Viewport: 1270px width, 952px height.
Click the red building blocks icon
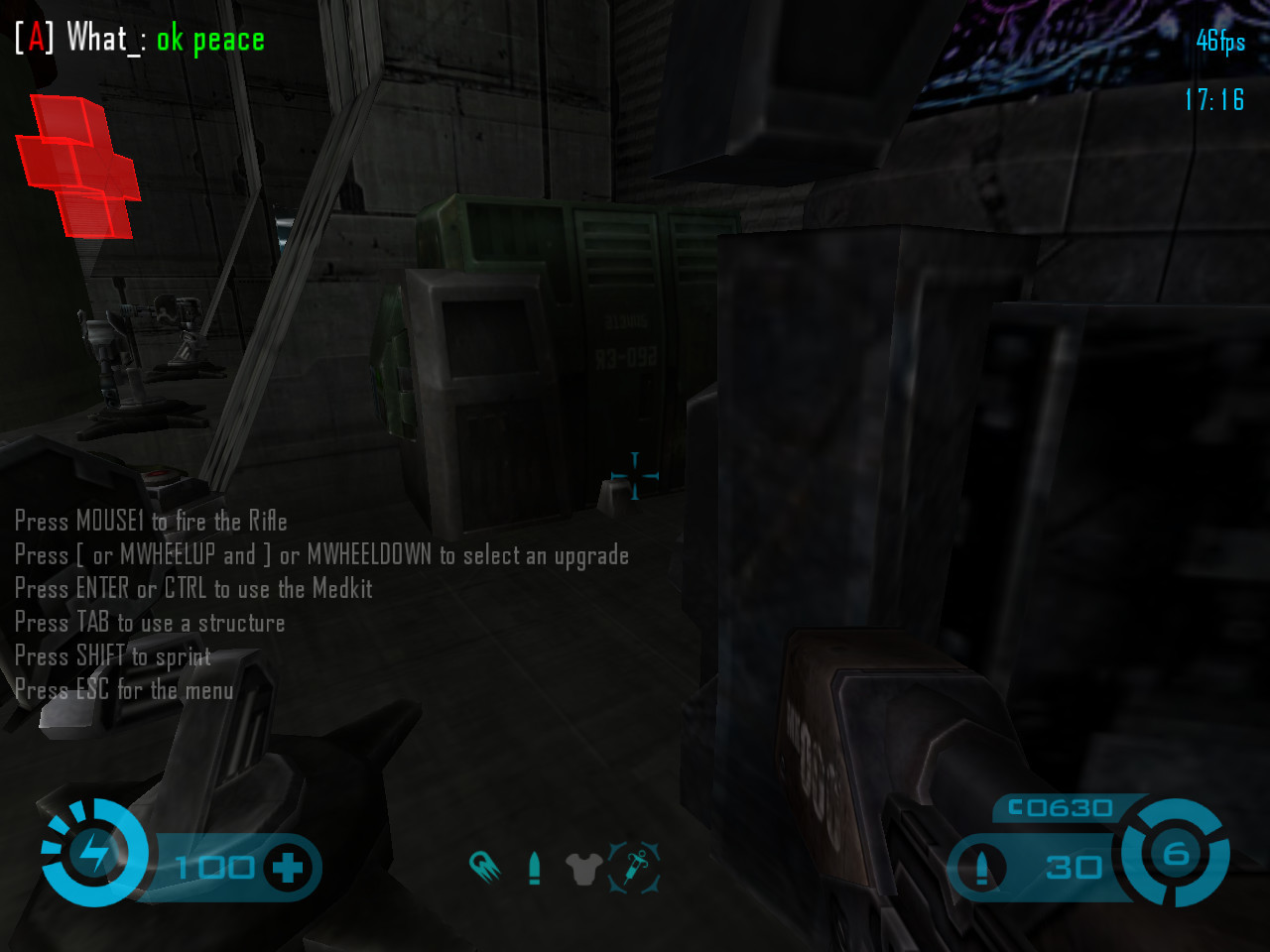point(78,167)
